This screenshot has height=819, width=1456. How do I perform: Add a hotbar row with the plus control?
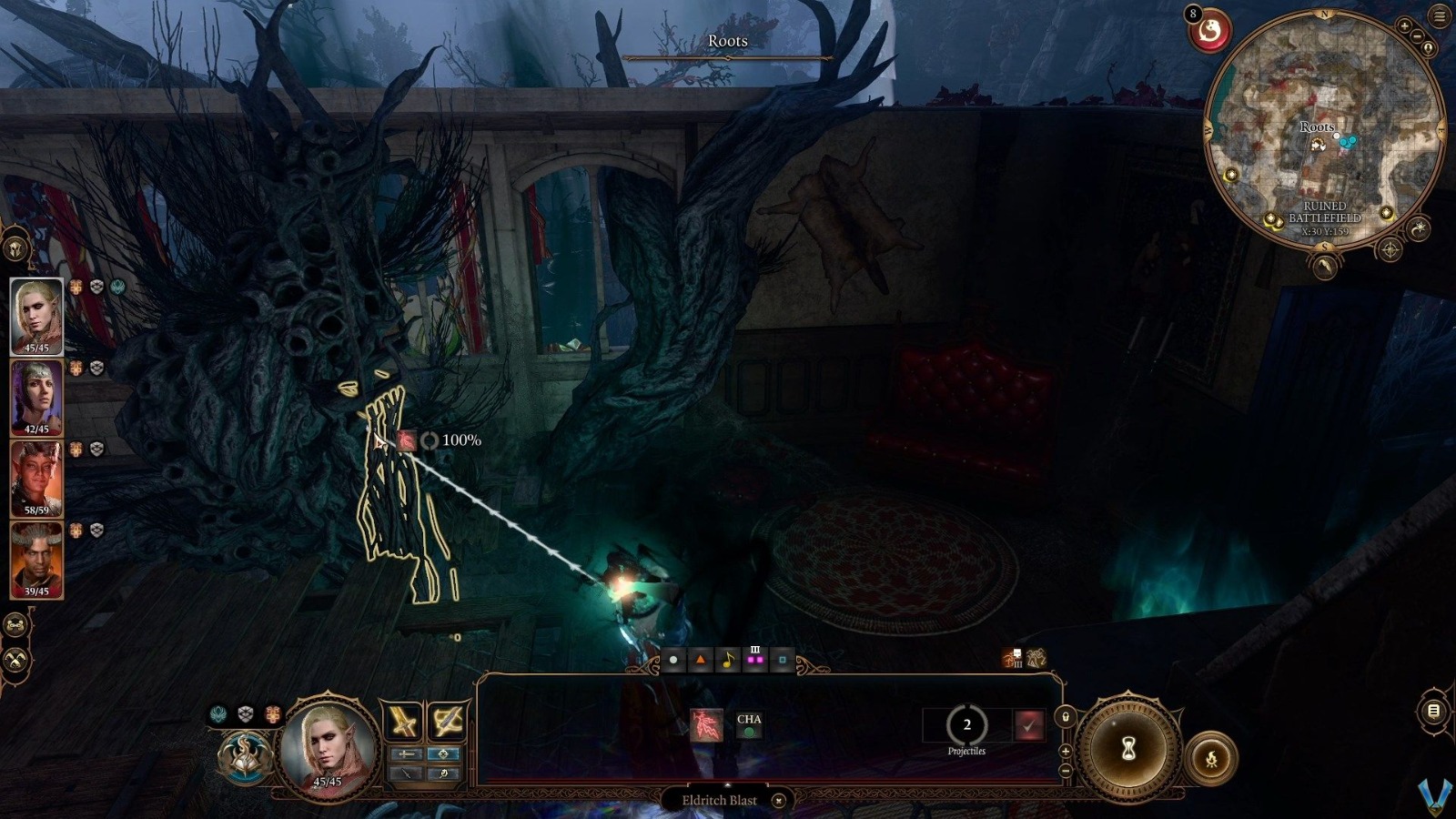[x=1066, y=751]
